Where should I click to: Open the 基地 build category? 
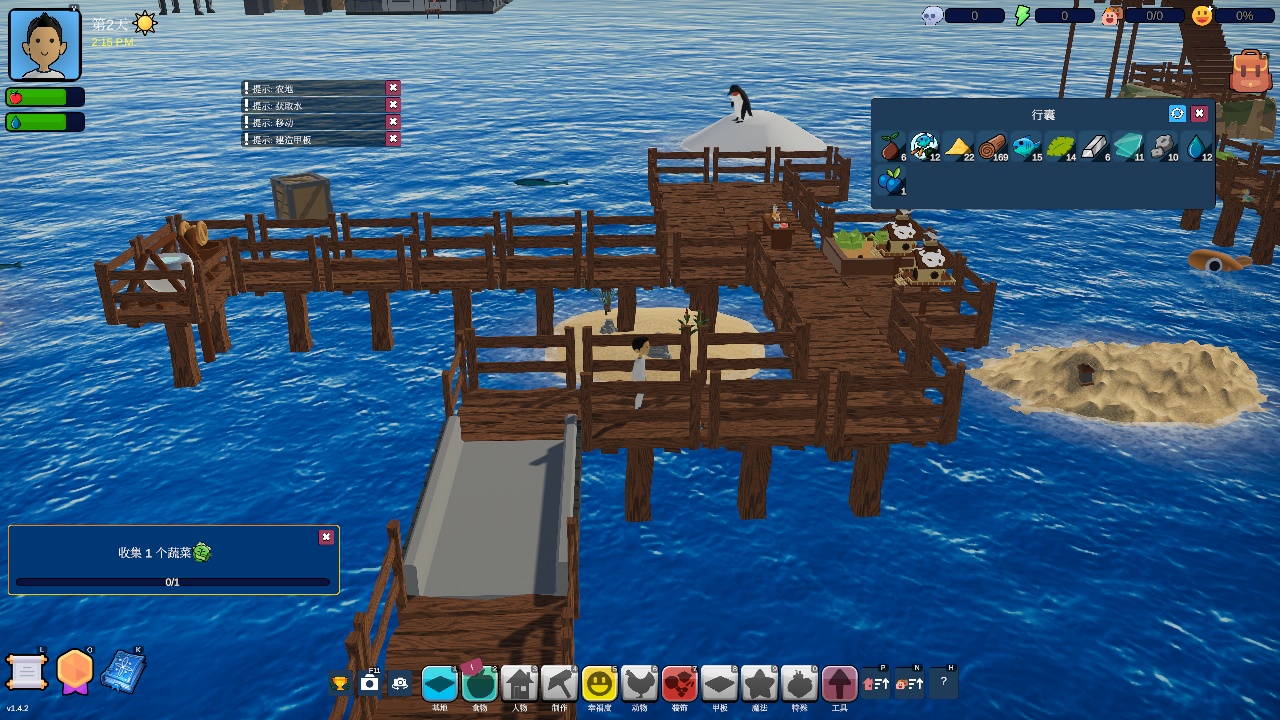[x=439, y=684]
